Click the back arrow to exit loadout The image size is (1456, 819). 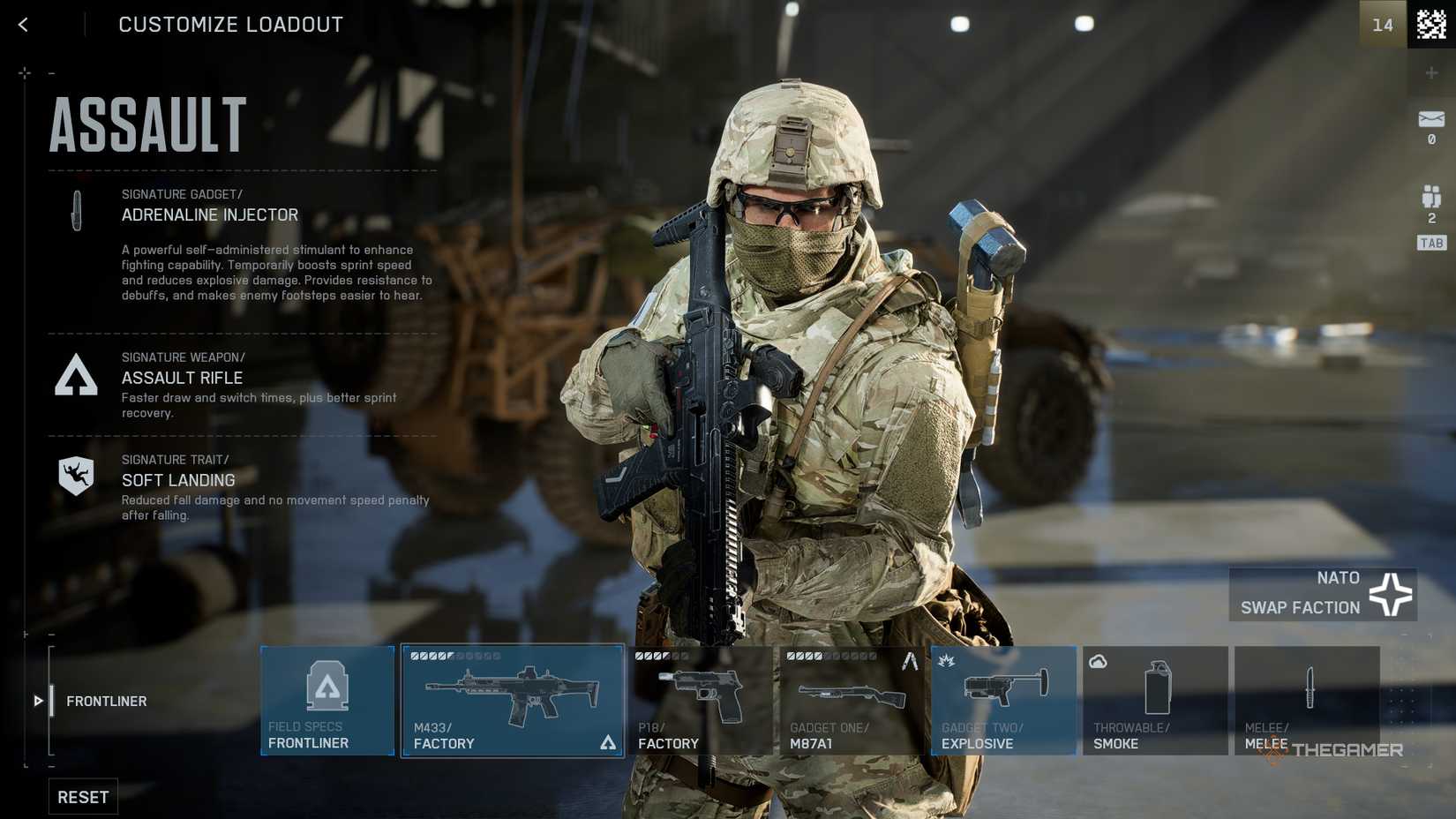coord(23,24)
